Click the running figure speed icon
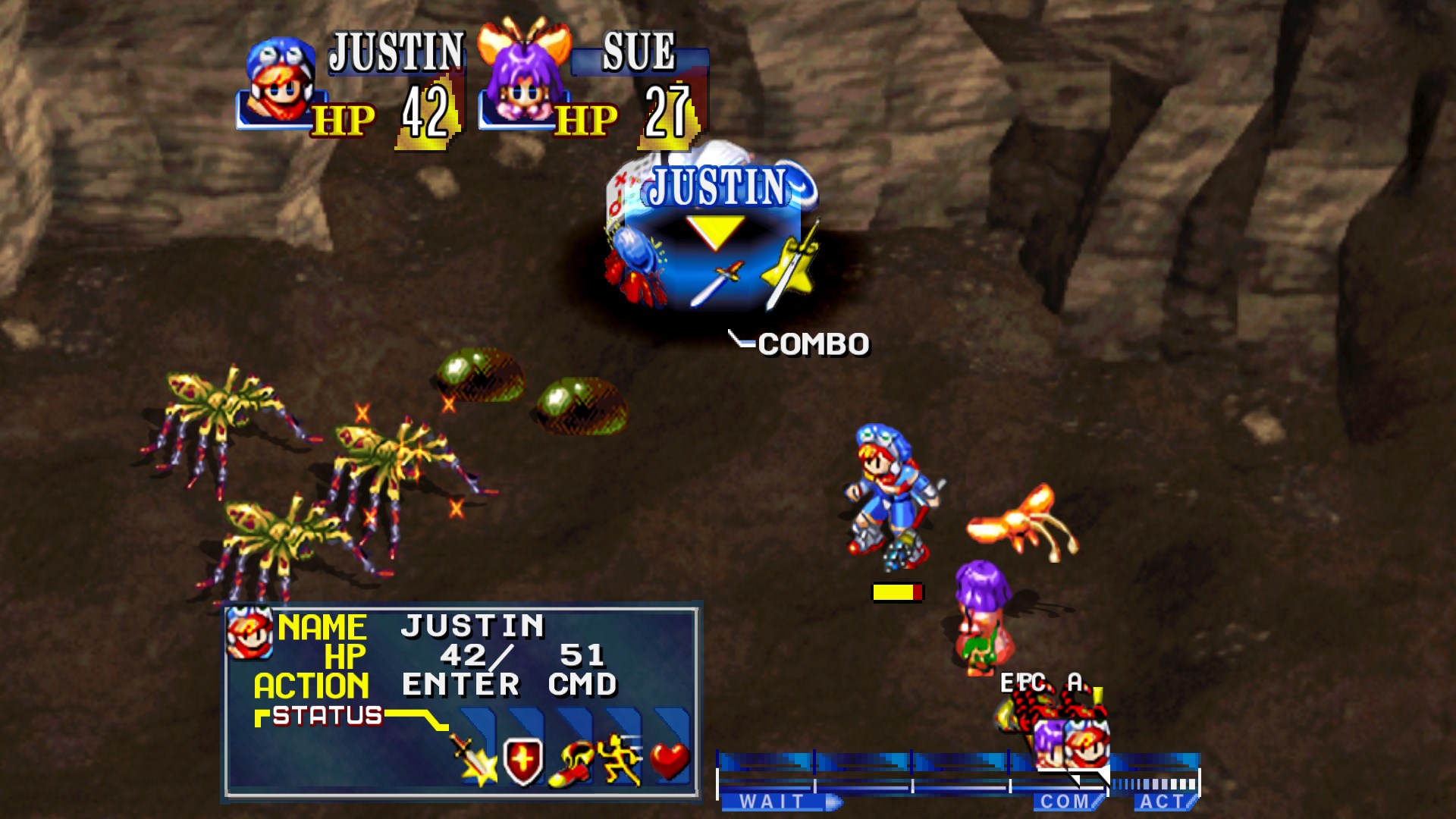Screen dimensions: 1456x819 pos(621,761)
